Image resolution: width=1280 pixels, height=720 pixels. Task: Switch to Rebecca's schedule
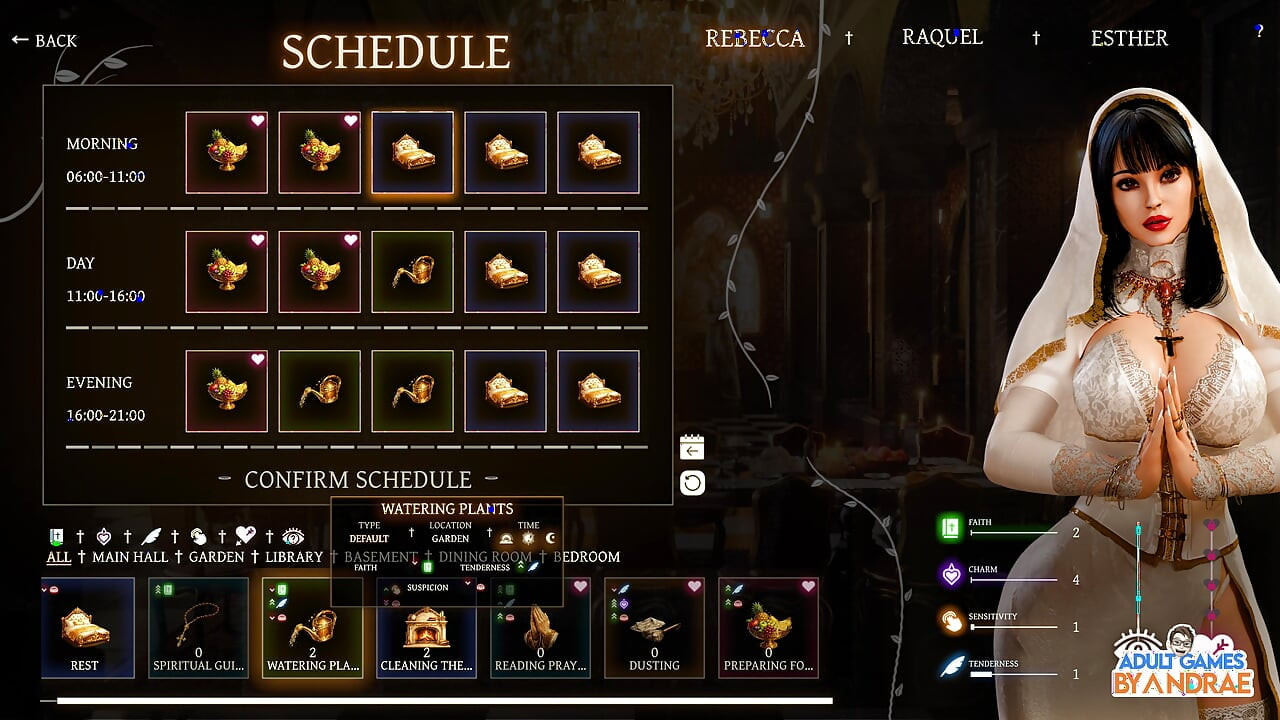point(754,38)
